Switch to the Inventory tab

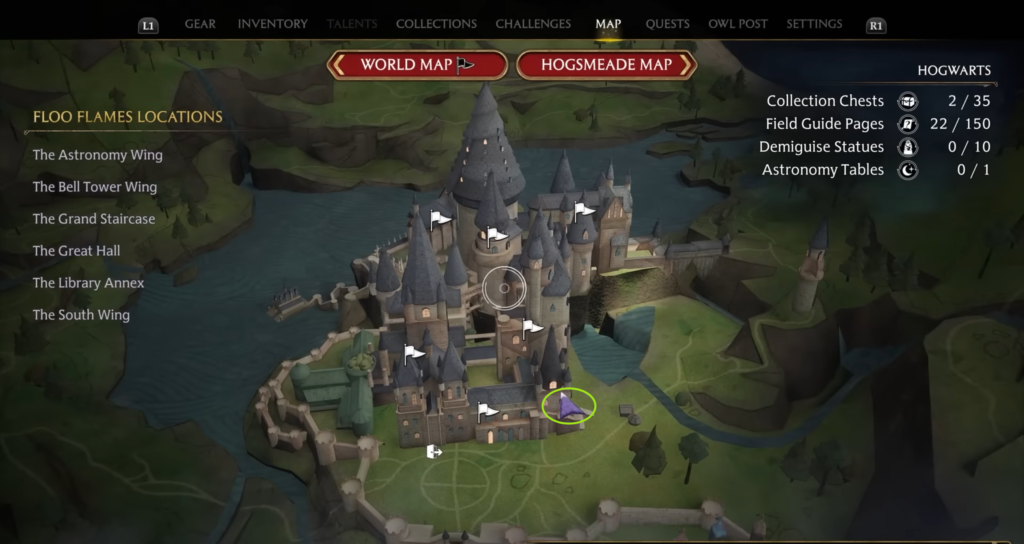pos(270,24)
